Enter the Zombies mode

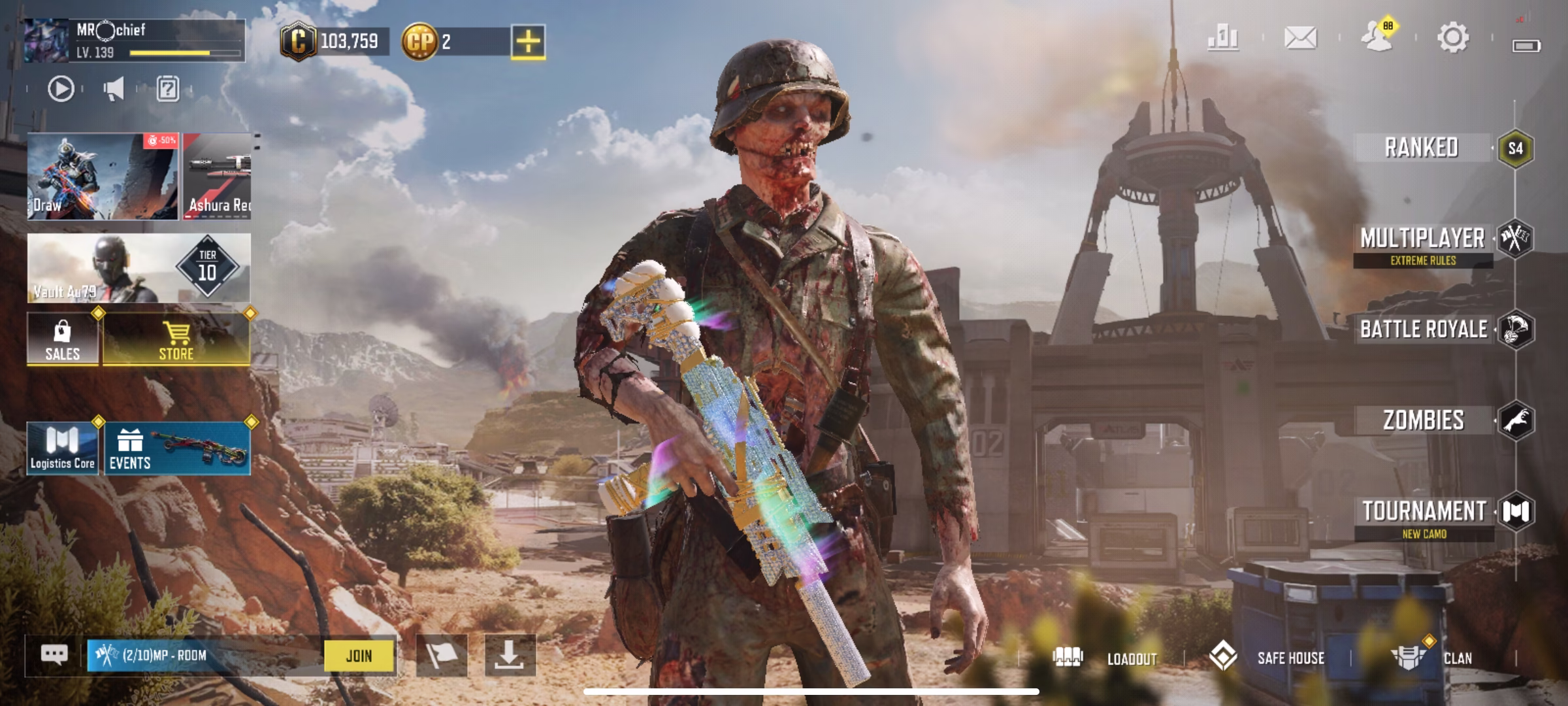(1424, 420)
